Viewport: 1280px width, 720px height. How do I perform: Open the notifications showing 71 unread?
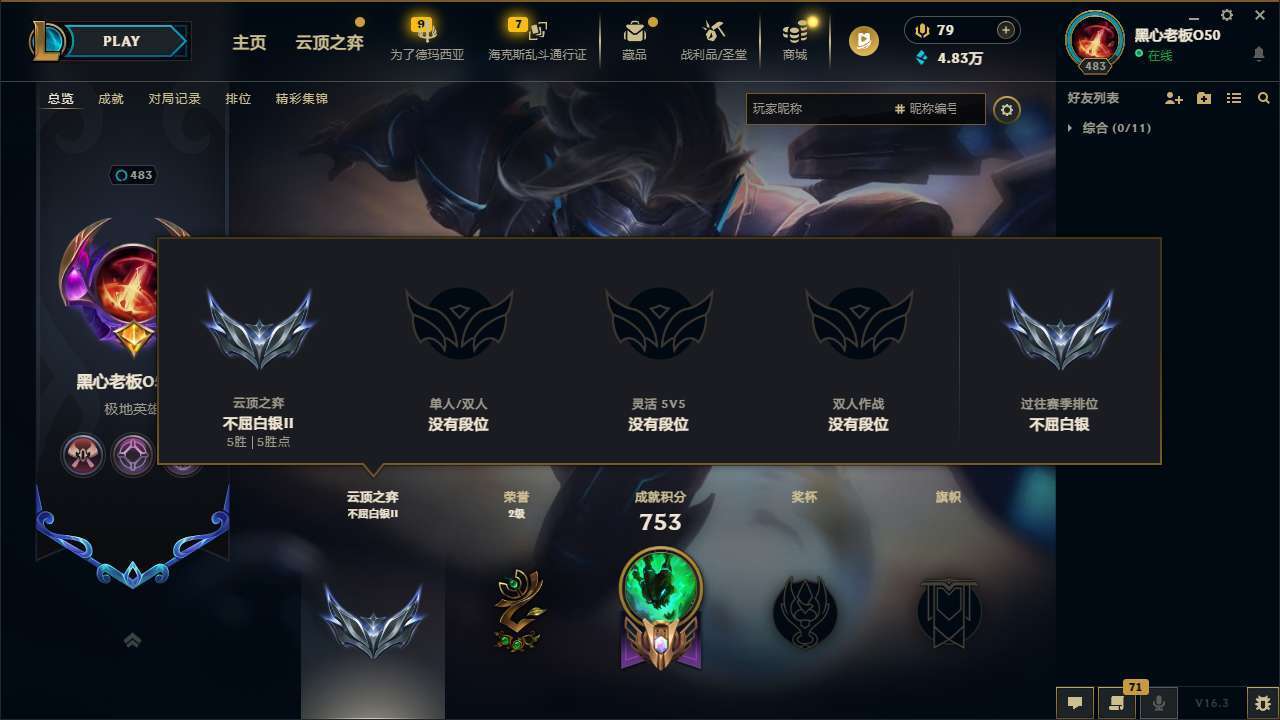click(1117, 703)
